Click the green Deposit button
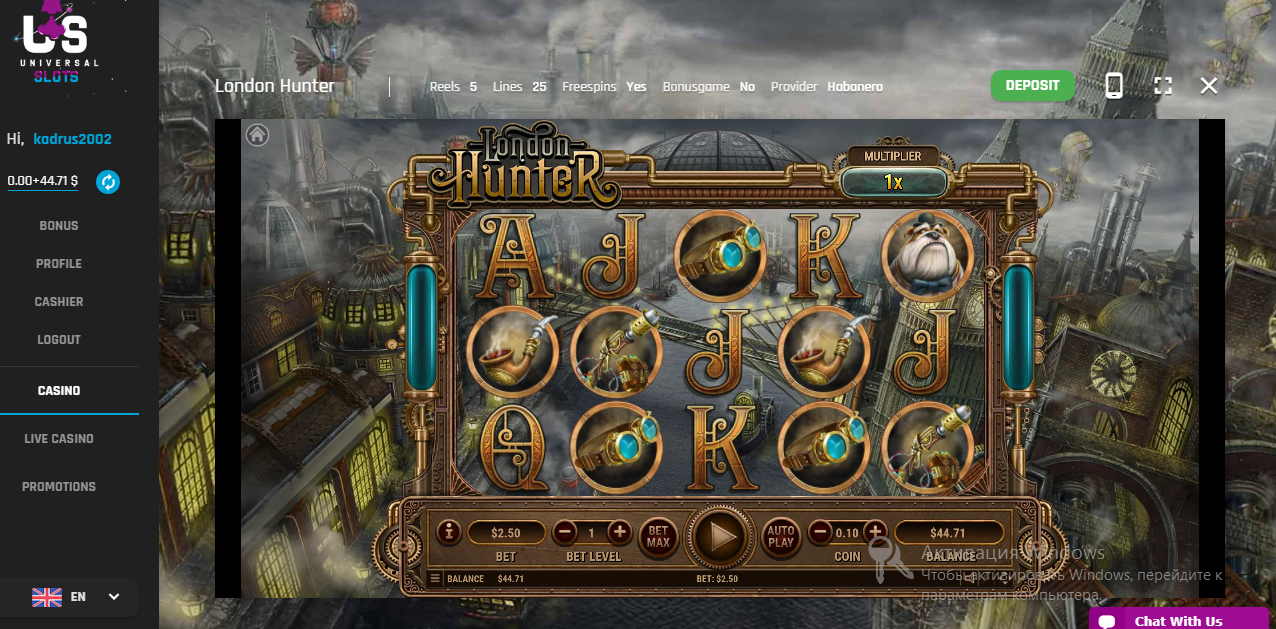Viewport: 1276px width, 629px height. (1032, 86)
